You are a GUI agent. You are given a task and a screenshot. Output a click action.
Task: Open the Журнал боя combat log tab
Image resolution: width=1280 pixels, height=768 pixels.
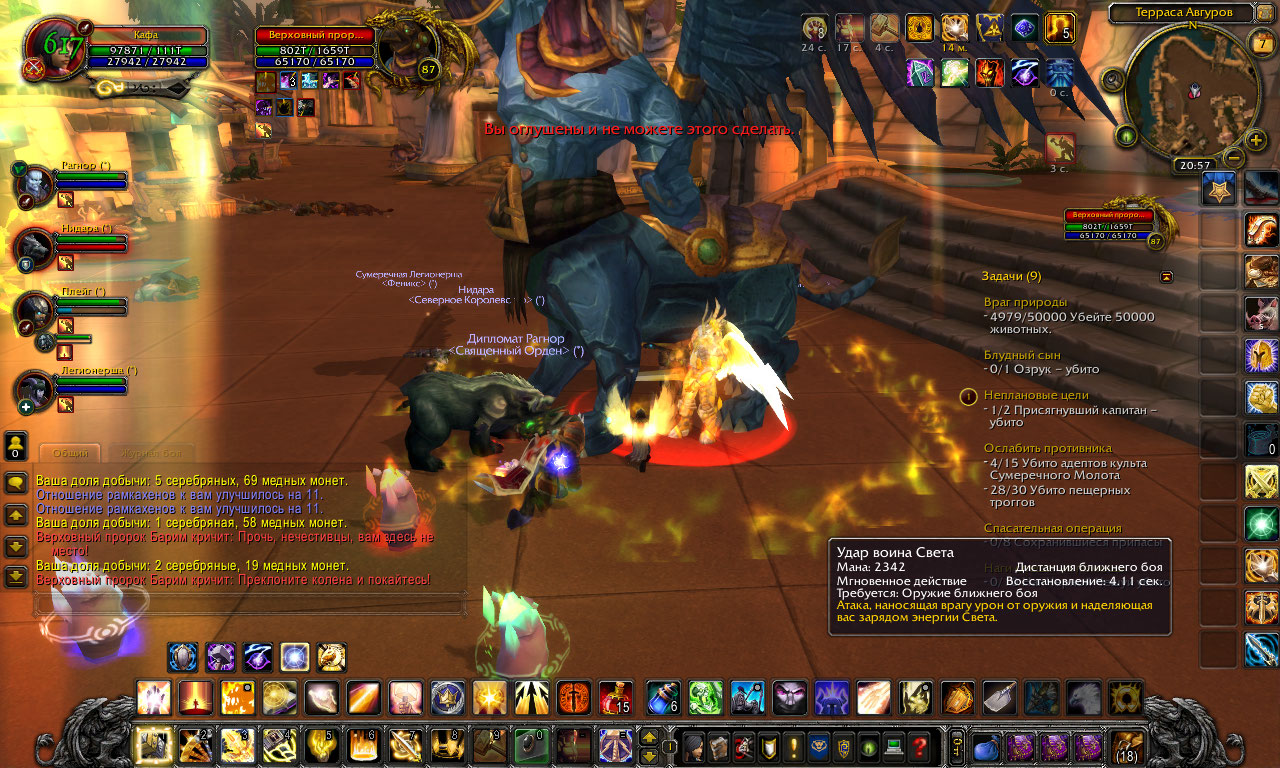(x=144, y=453)
